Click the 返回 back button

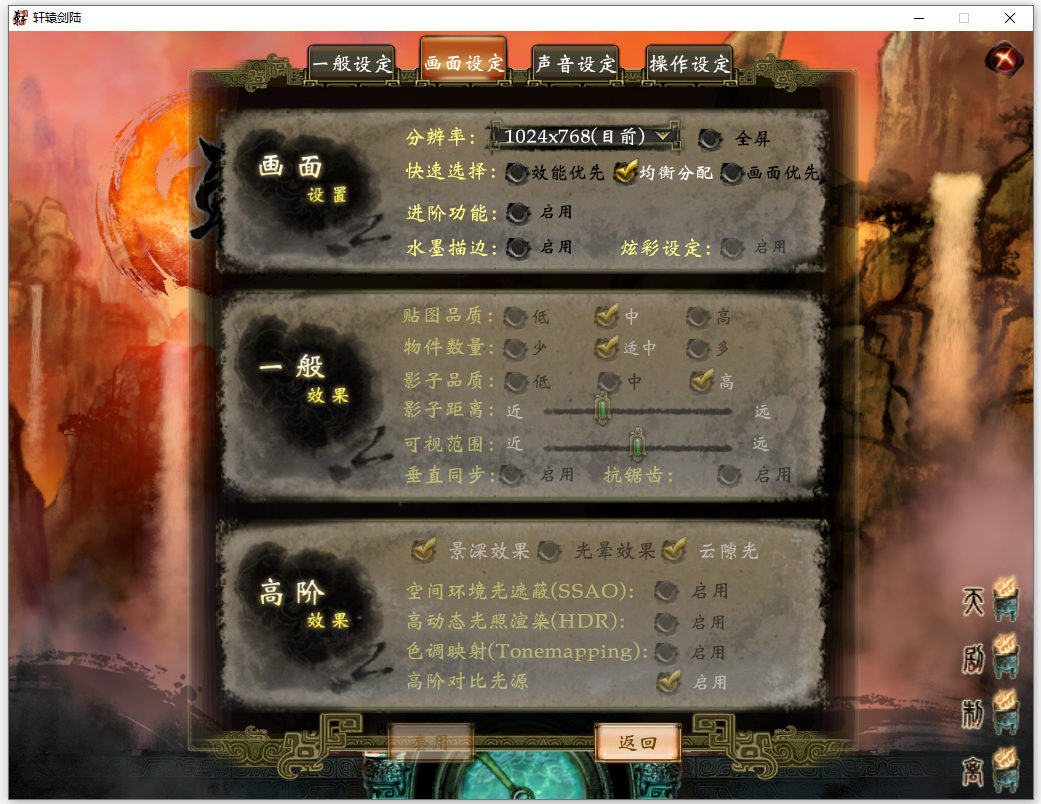[x=638, y=743]
